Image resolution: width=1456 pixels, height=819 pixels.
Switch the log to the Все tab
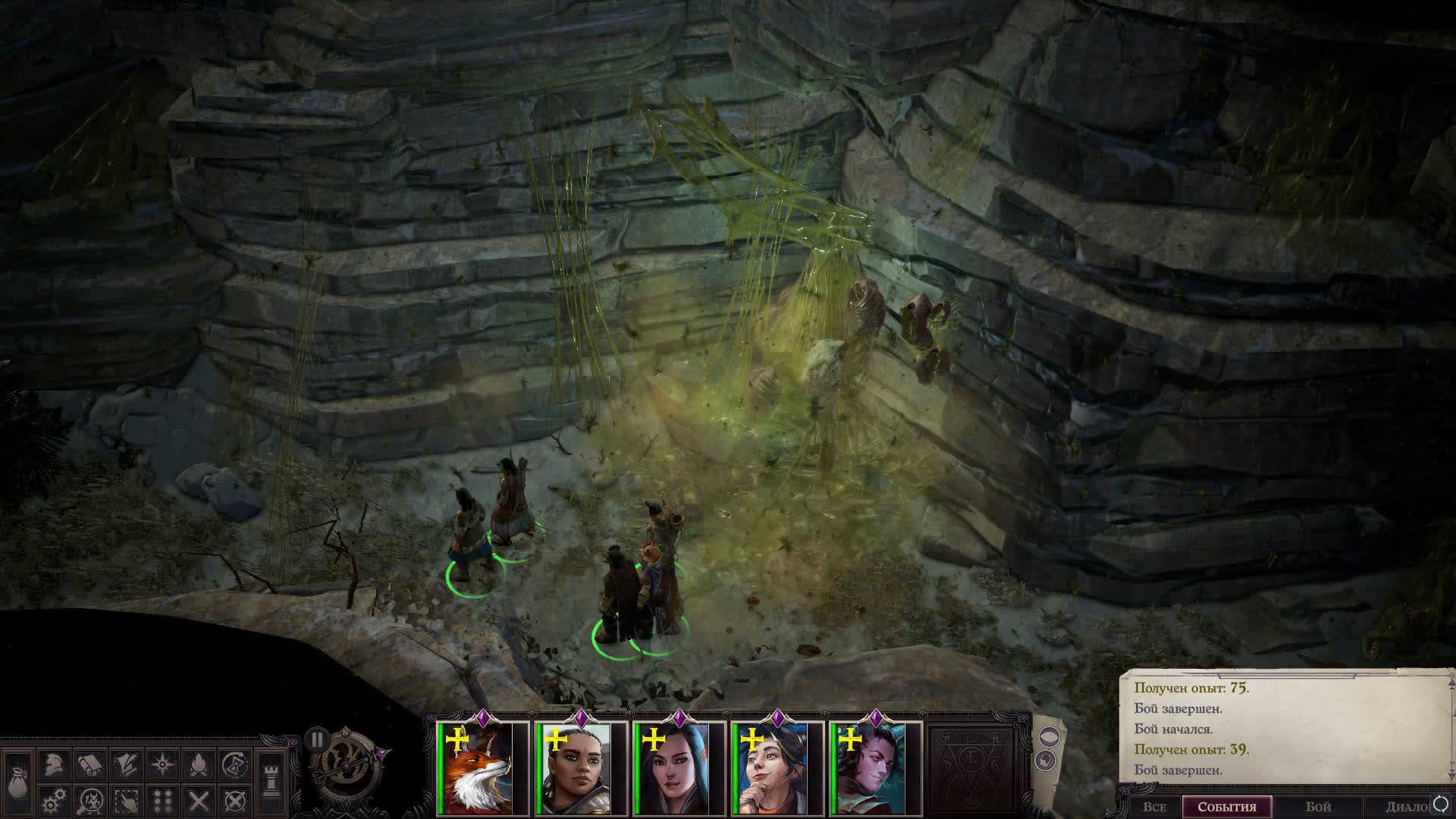pos(1153,807)
